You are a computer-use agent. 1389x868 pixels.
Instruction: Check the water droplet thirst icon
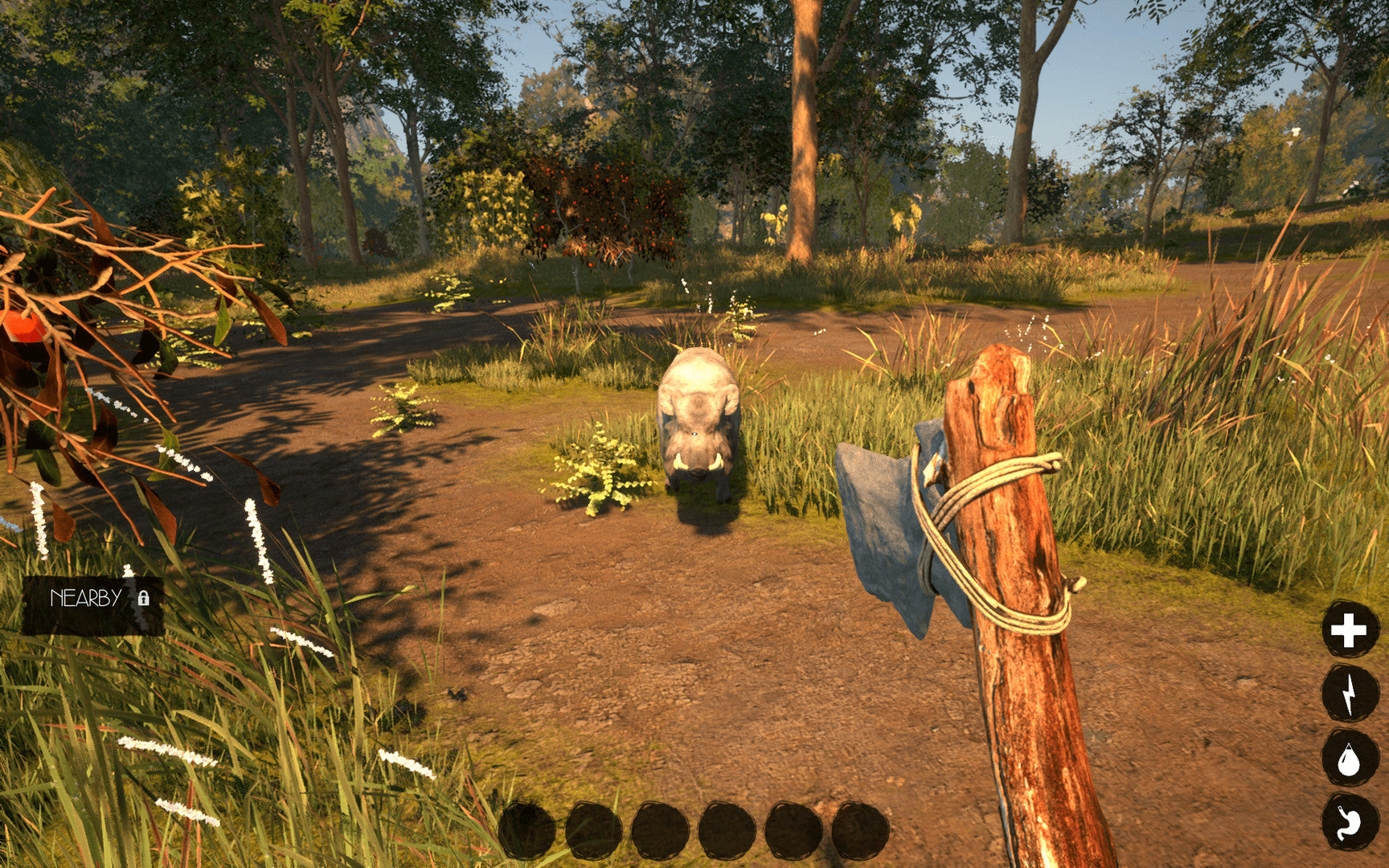pyautogui.click(x=1350, y=758)
